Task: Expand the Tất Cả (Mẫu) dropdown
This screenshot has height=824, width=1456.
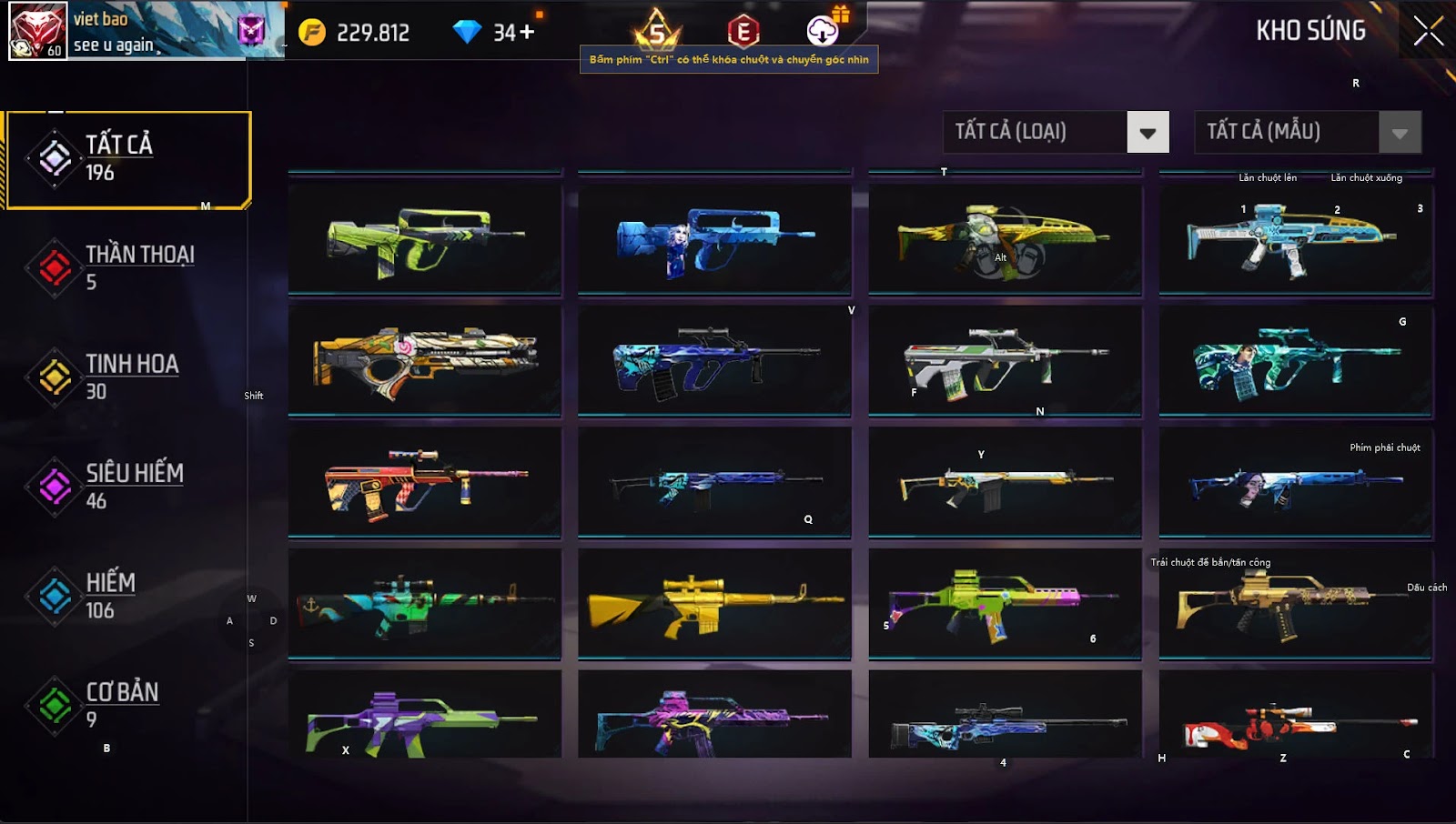Action: (x=1400, y=133)
